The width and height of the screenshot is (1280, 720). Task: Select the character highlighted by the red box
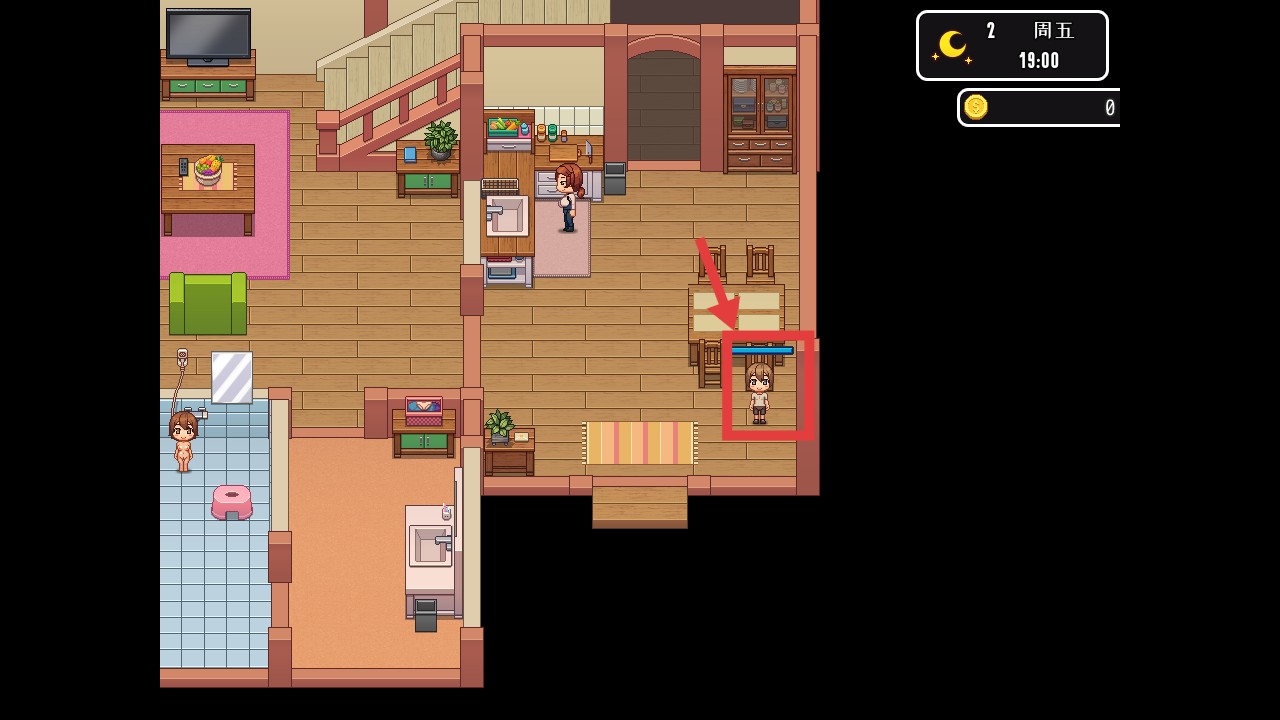click(x=759, y=393)
